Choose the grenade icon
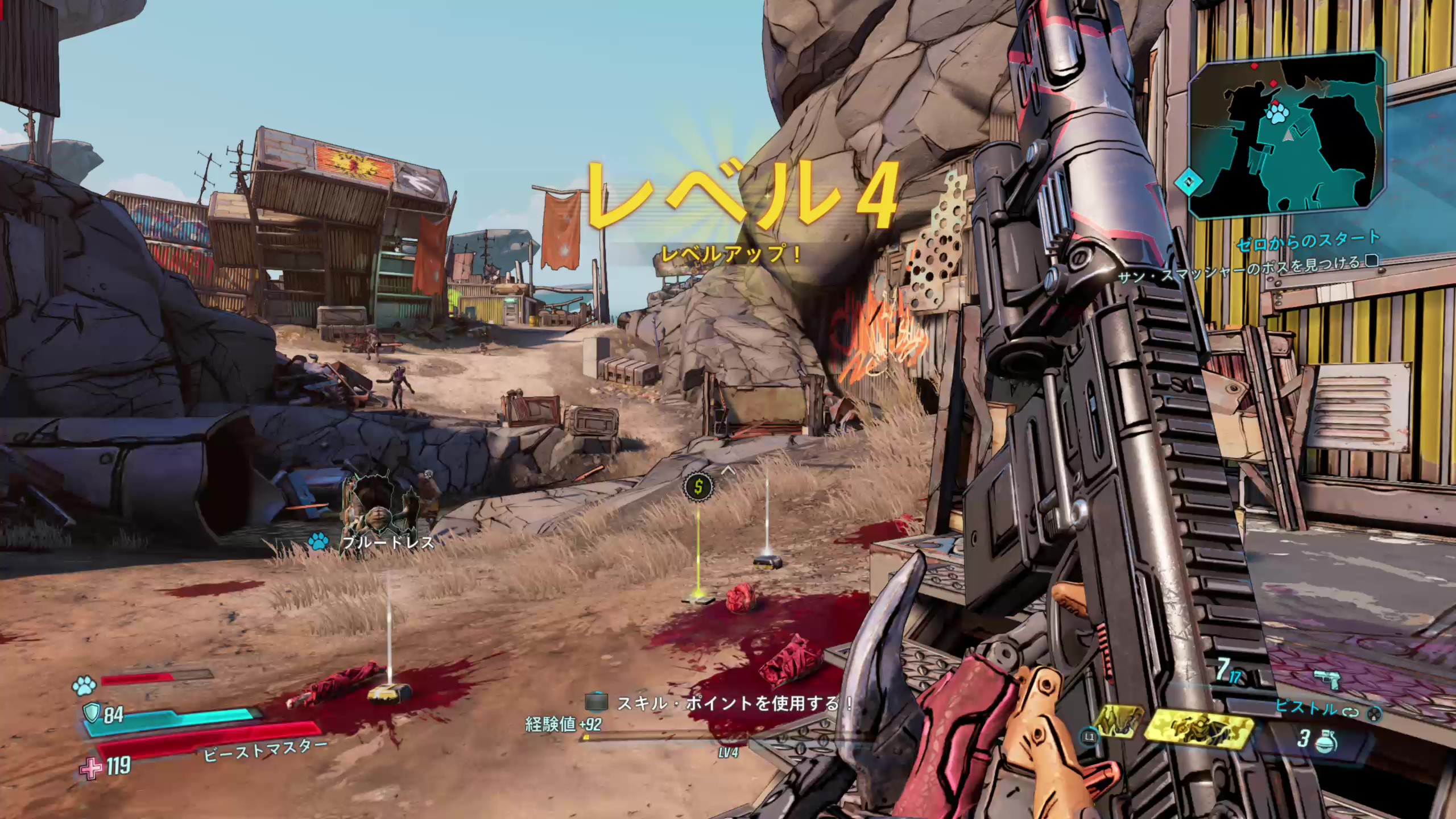This screenshot has width=1456, height=819. (1325, 741)
